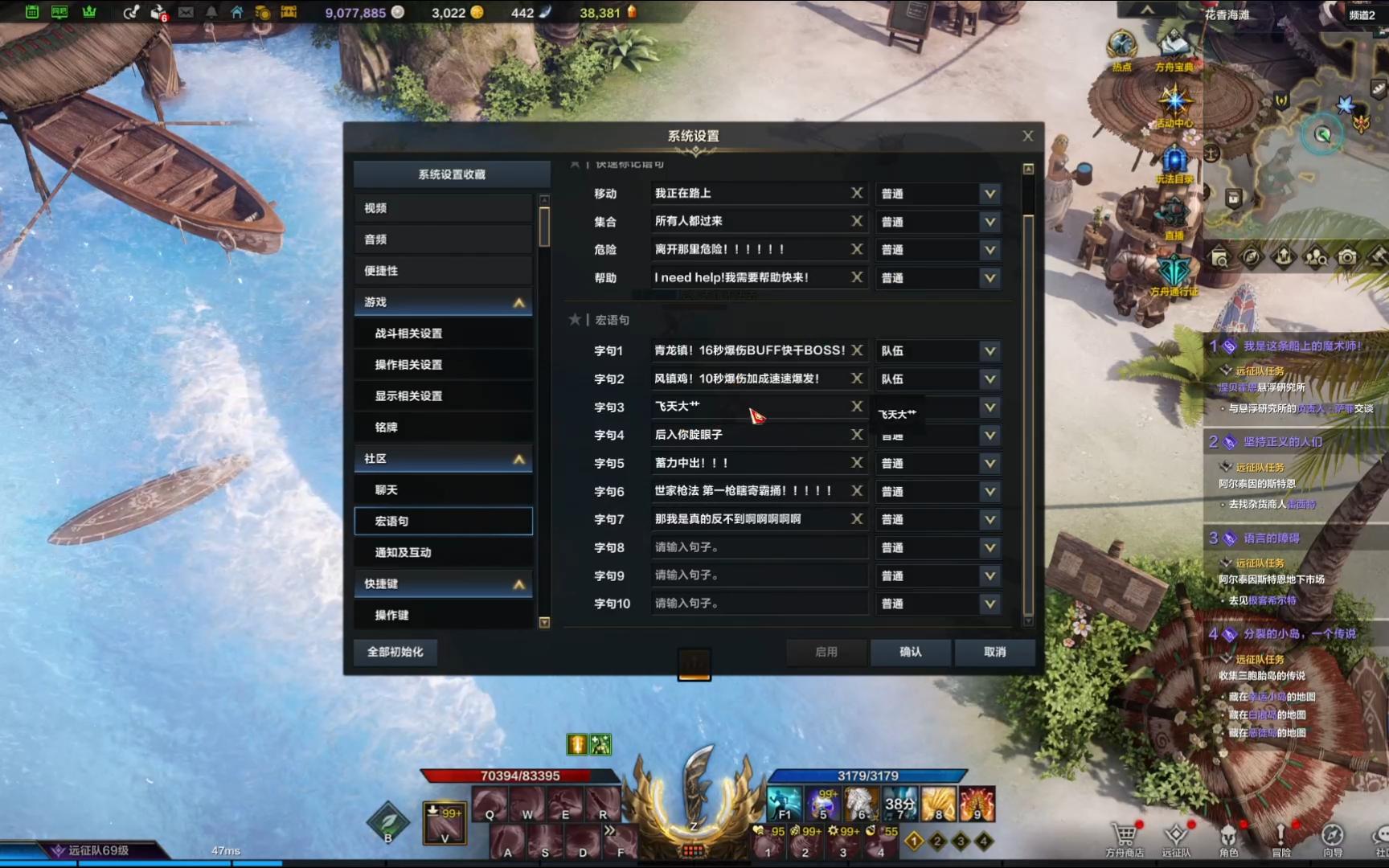Open the 方舟商店 shop
The height and width of the screenshot is (868, 1389).
coord(1125,836)
